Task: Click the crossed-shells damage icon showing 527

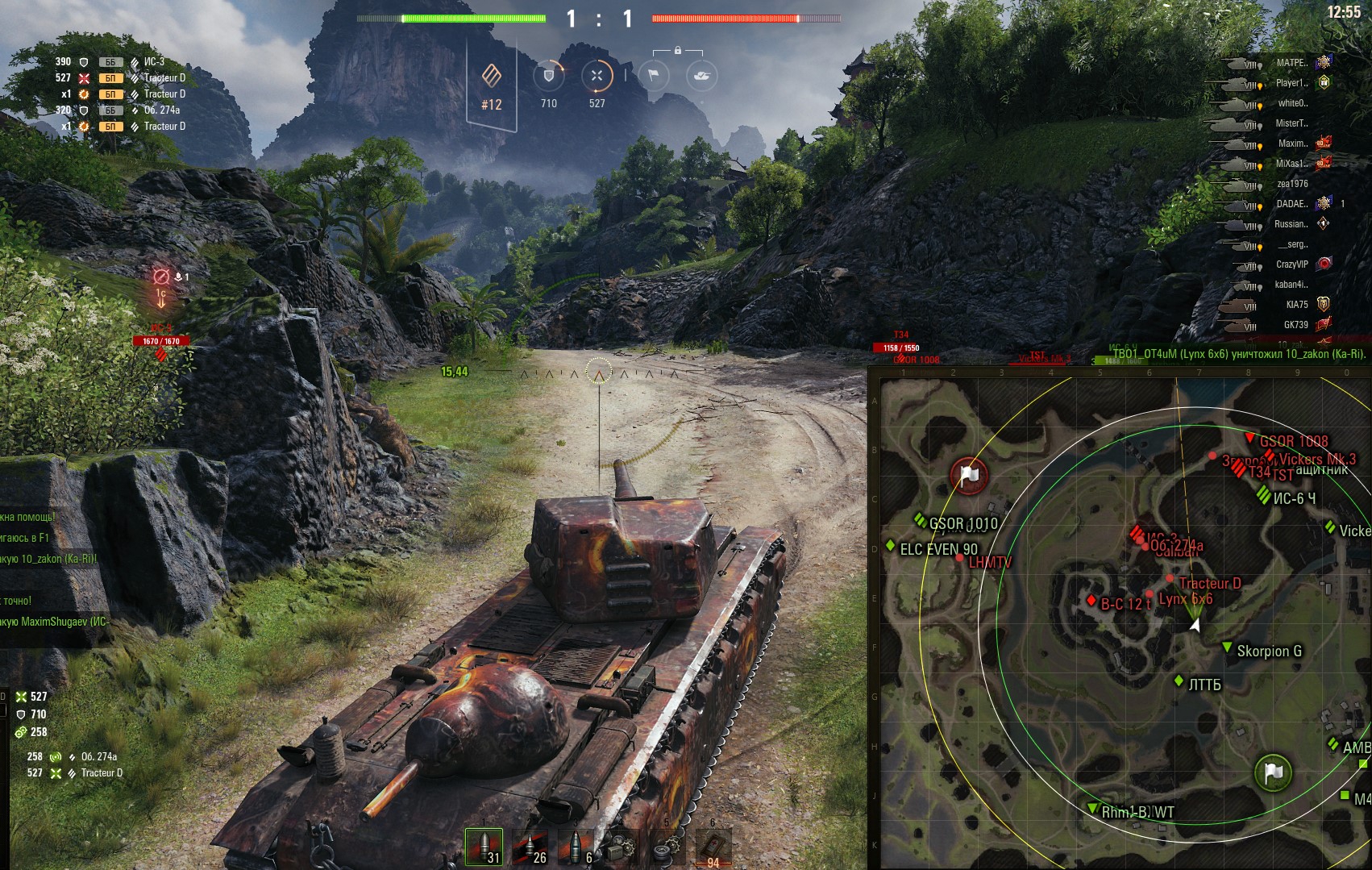Action: click(597, 76)
